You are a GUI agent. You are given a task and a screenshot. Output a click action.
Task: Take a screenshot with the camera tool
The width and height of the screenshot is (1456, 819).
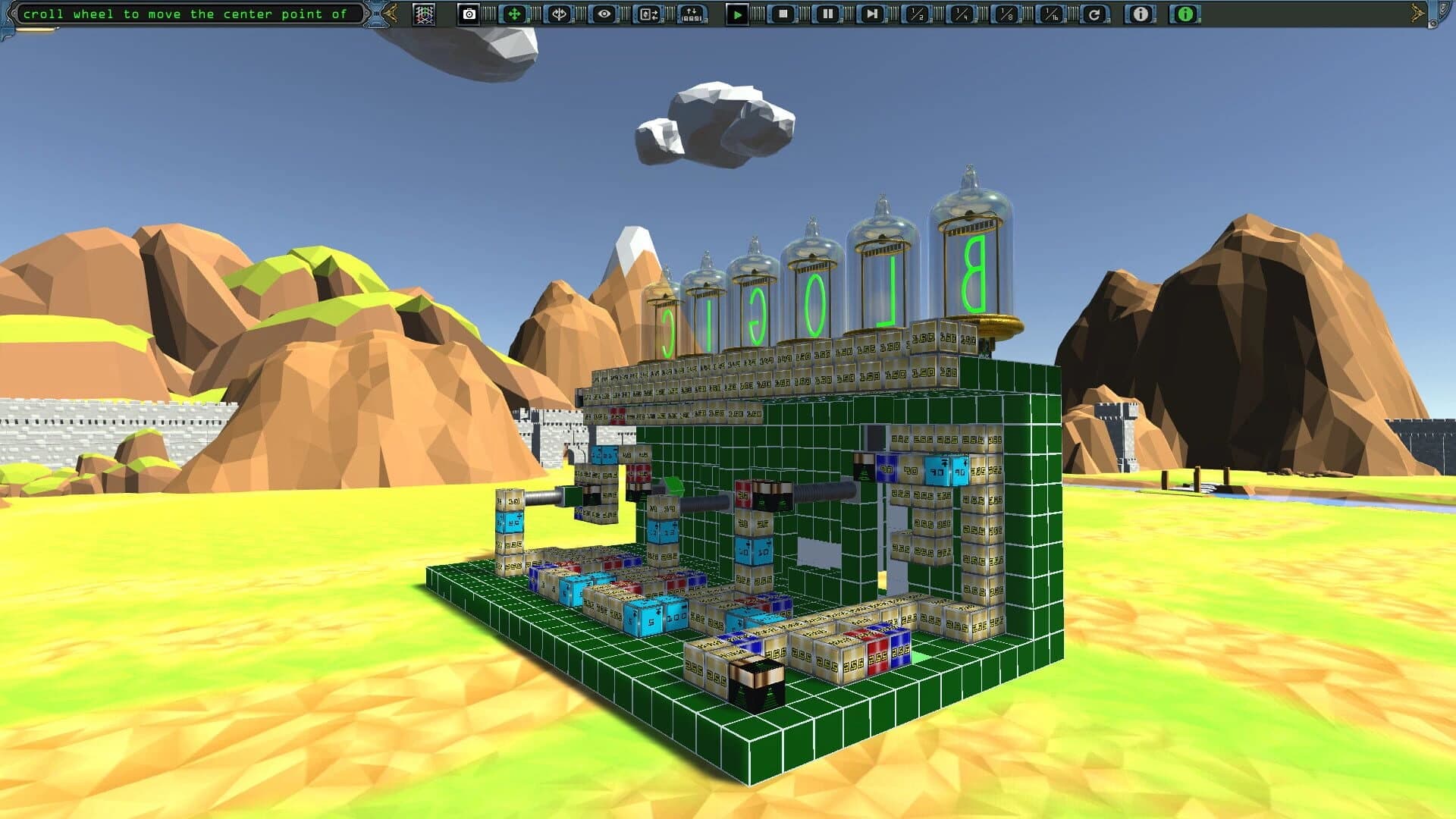469,13
